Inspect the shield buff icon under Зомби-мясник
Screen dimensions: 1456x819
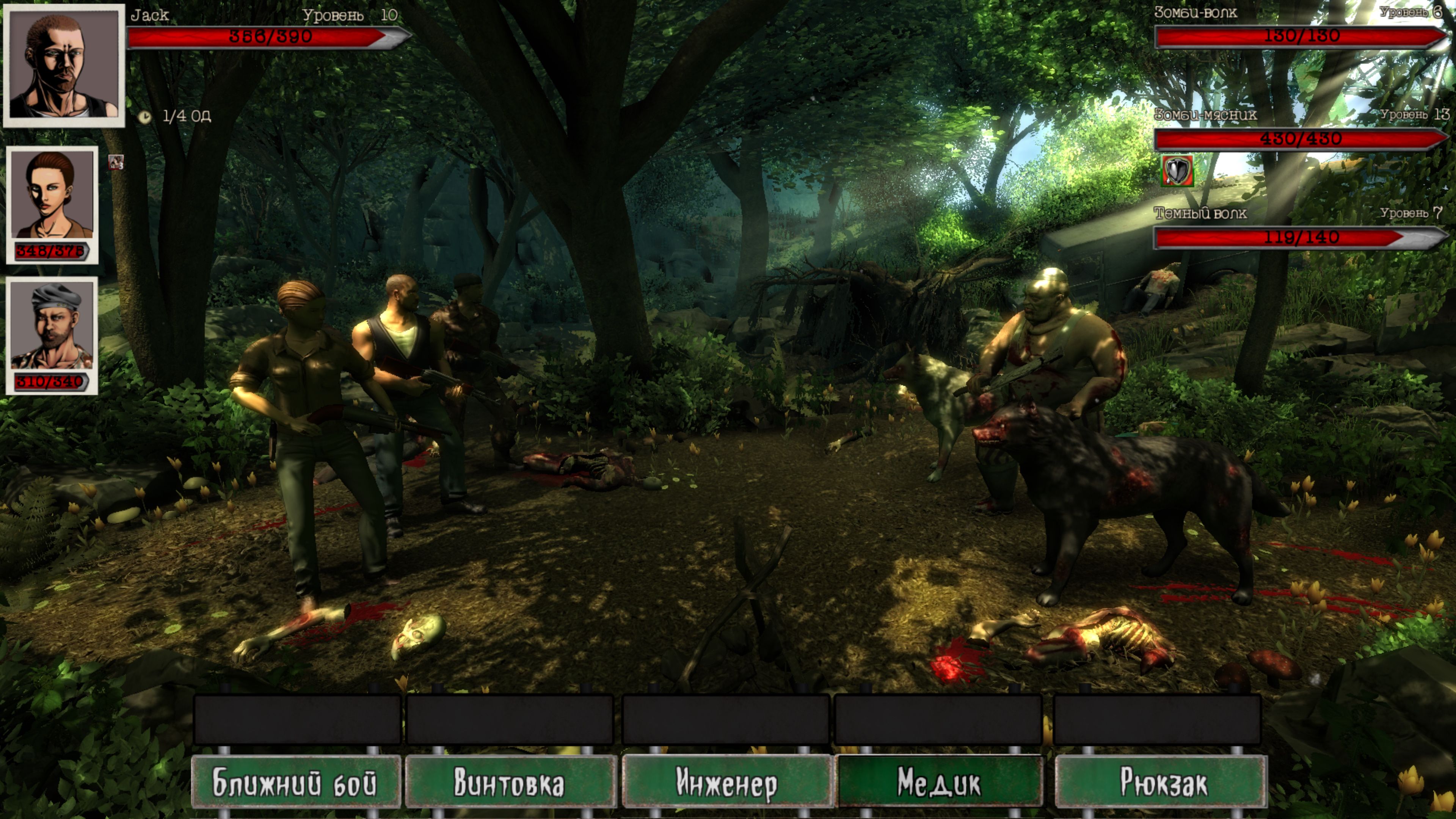1177,171
